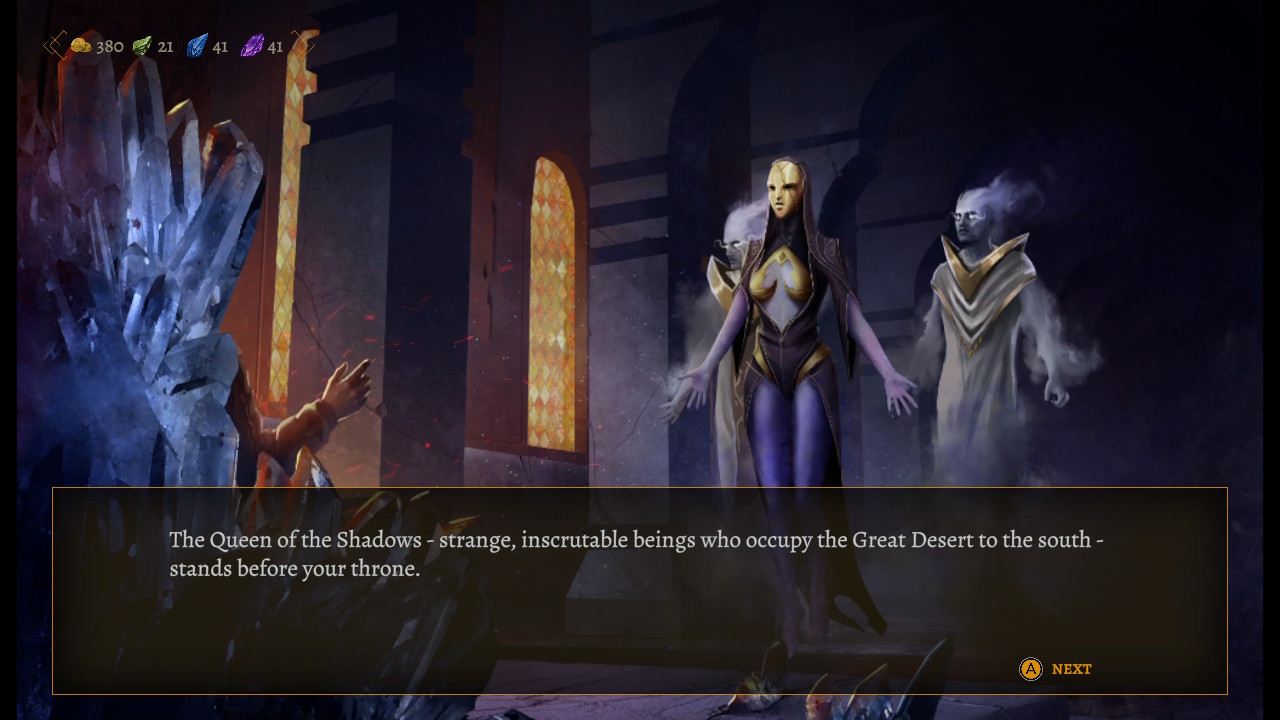The height and width of the screenshot is (720, 1280).
Task: Advance the story by clicking the dialogue box
Action: (640, 590)
